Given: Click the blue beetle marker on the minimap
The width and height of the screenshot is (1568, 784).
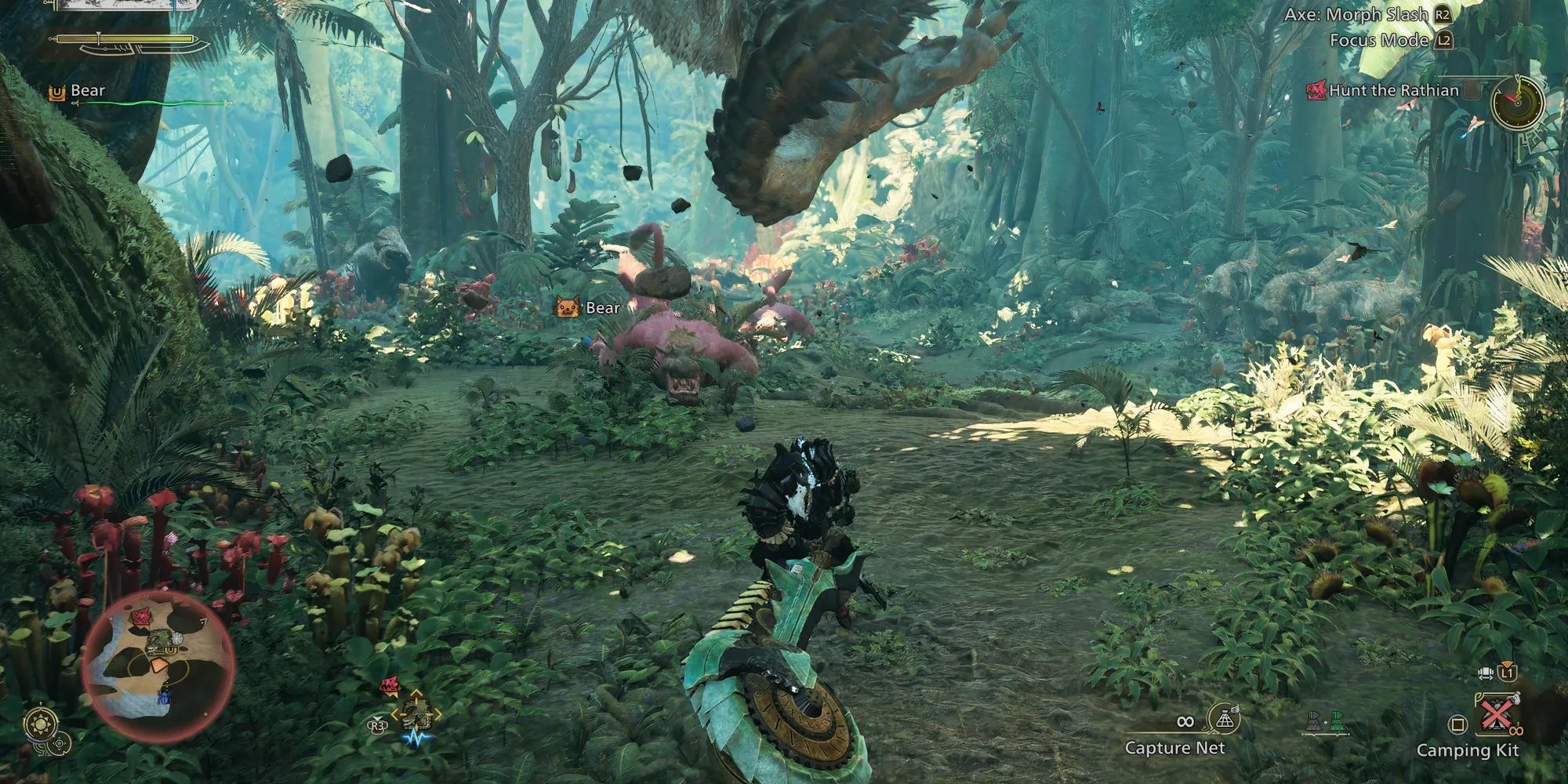Looking at the screenshot, I should point(164,696).
